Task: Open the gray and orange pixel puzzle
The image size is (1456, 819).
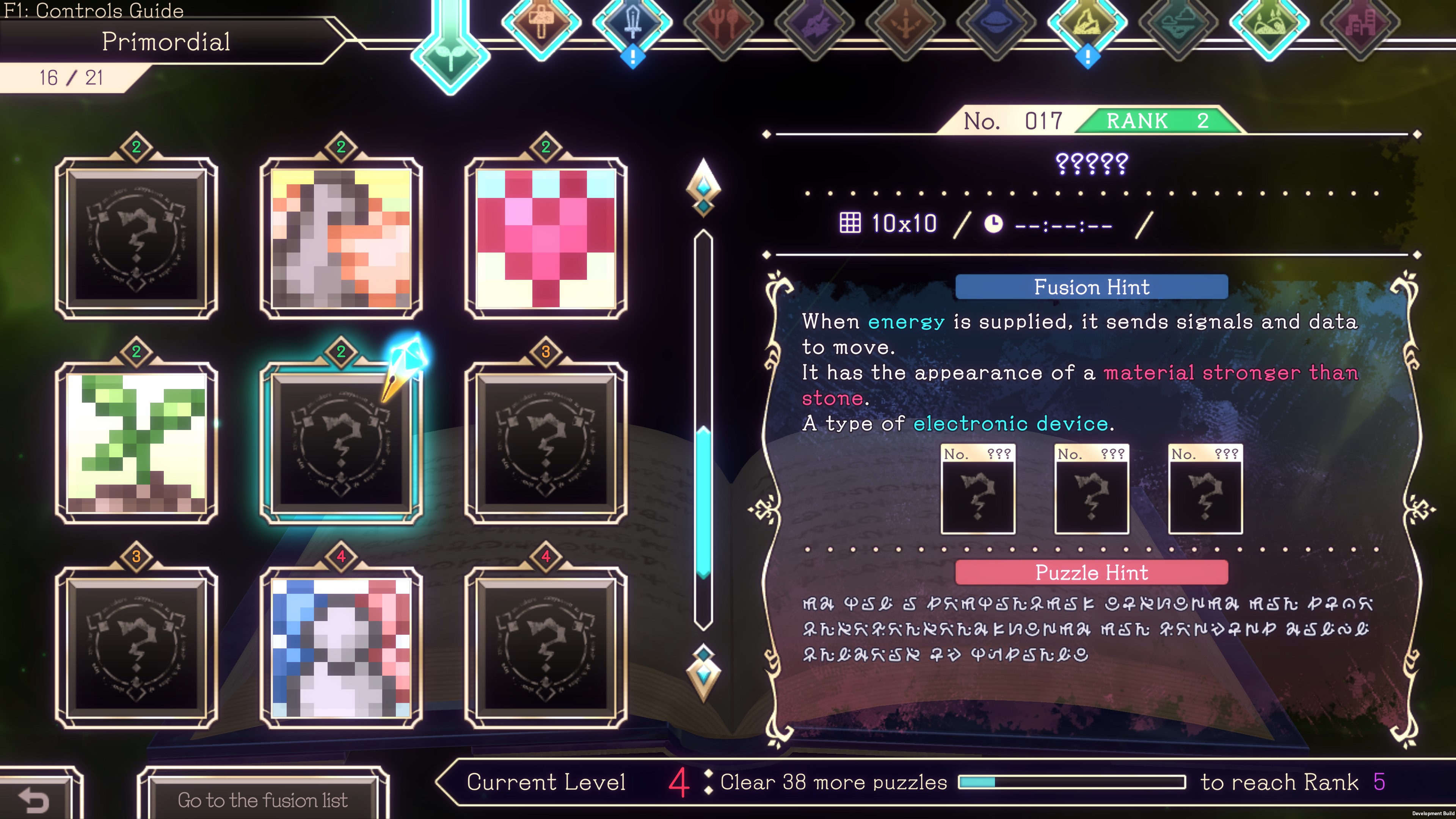Action: [341, 238]
